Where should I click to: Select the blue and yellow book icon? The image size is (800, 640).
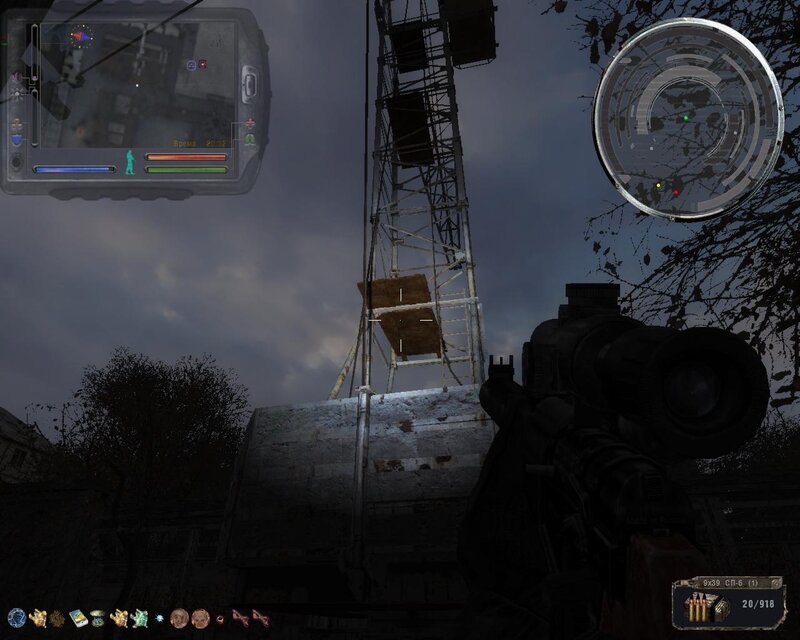77,617
